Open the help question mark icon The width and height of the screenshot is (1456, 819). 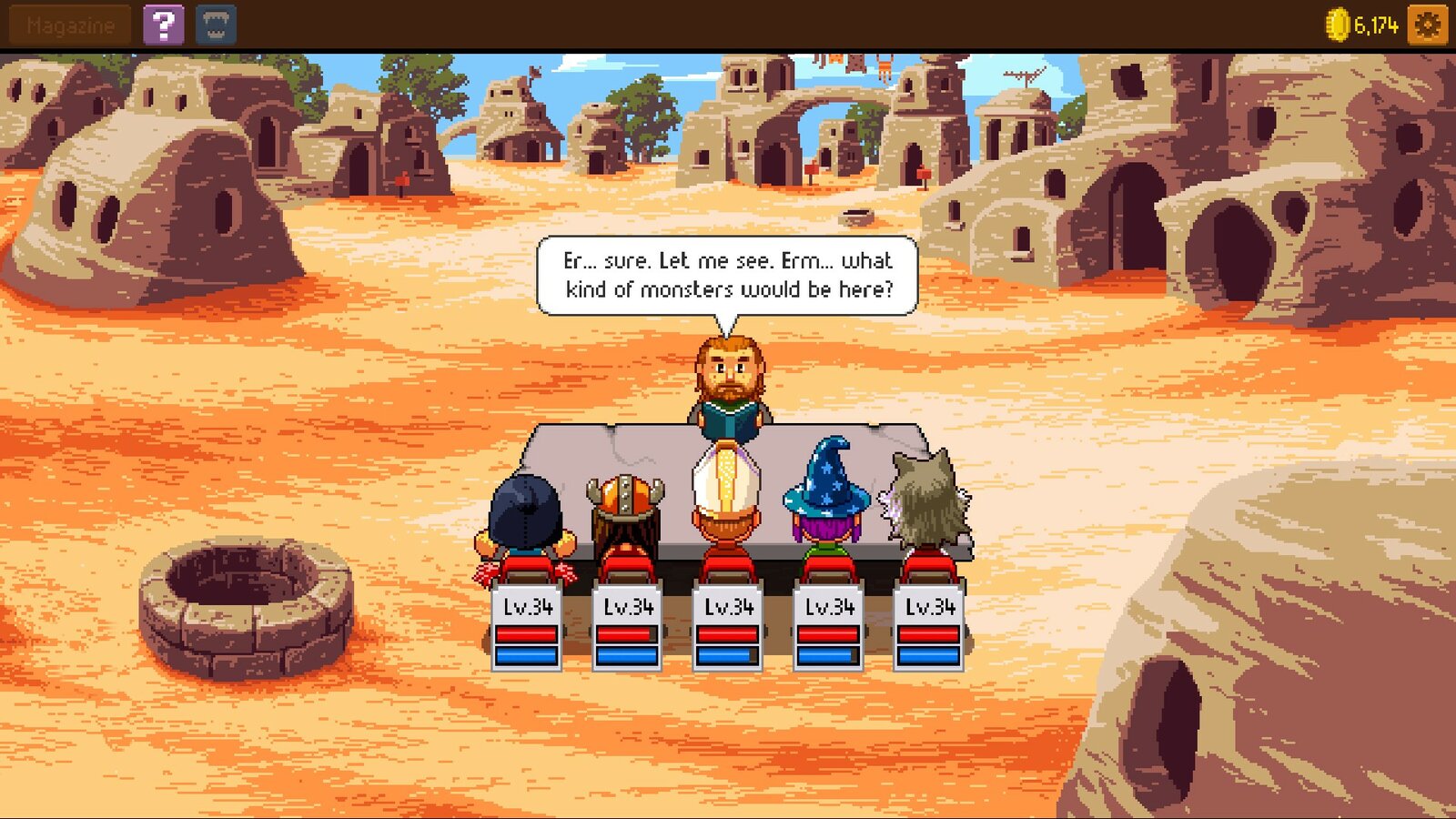point(162,25)
